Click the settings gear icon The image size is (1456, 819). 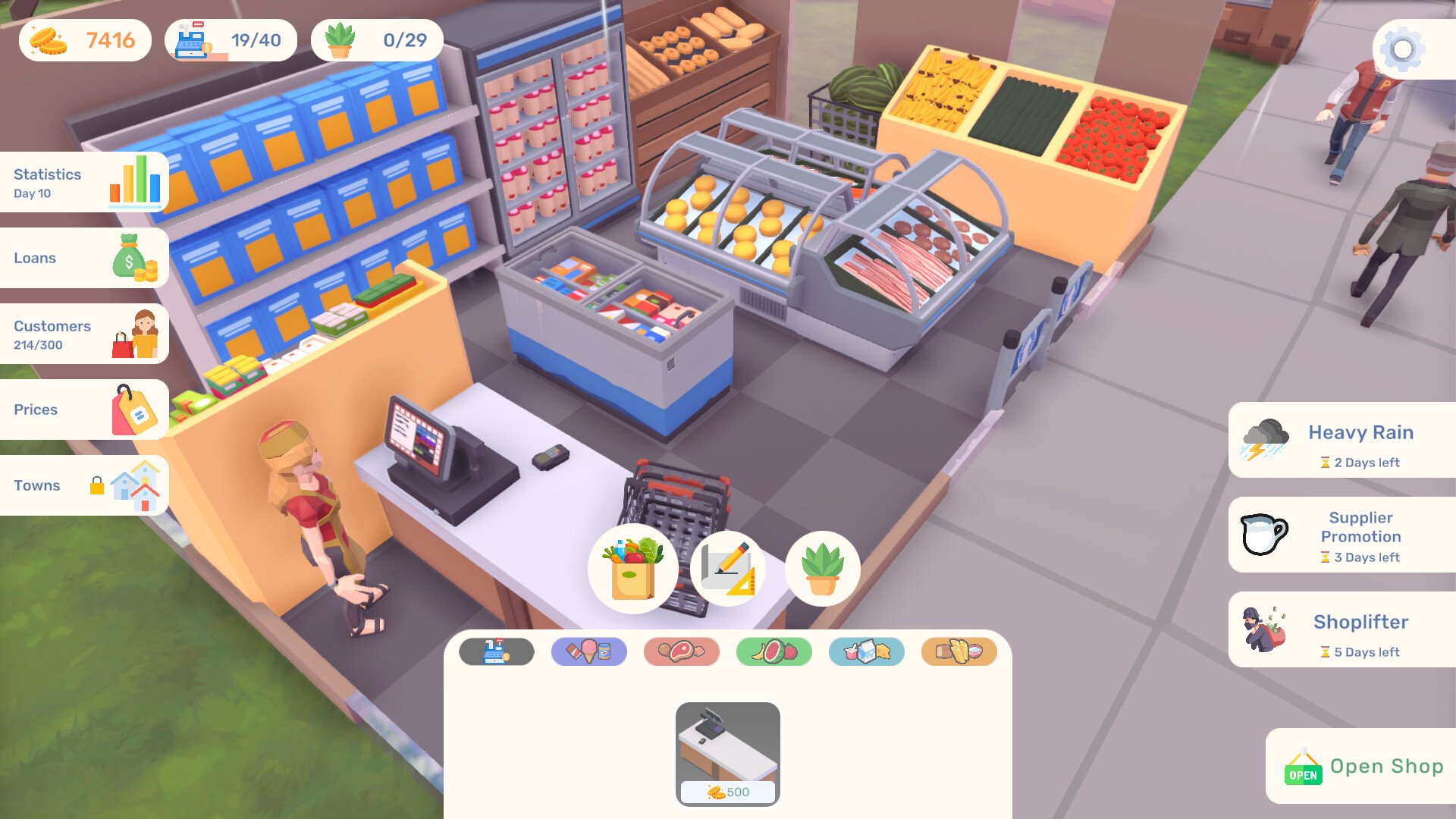pos(1401,49)
